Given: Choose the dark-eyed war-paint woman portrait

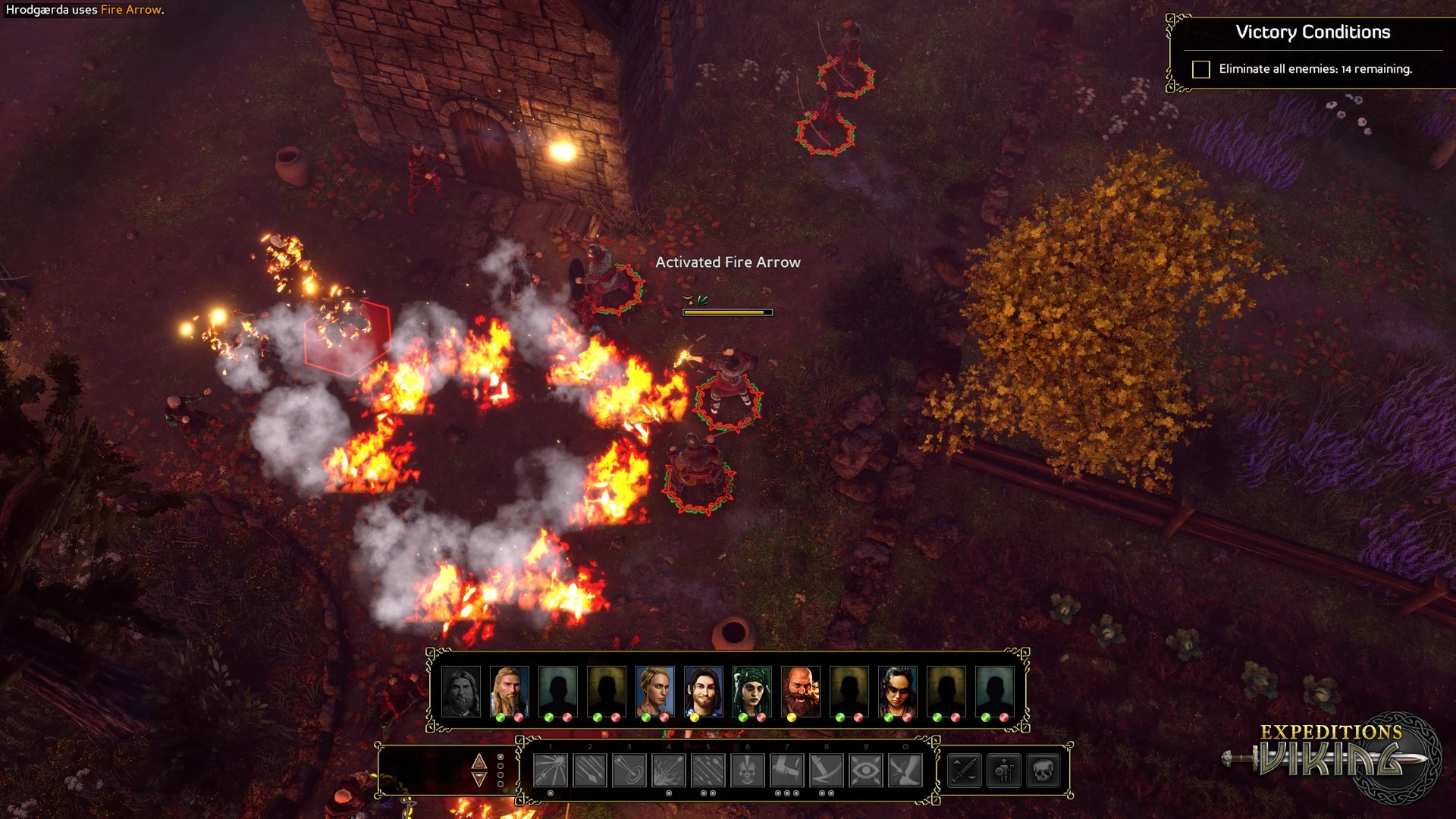Looking at the screenshot, I should (897, 691).
